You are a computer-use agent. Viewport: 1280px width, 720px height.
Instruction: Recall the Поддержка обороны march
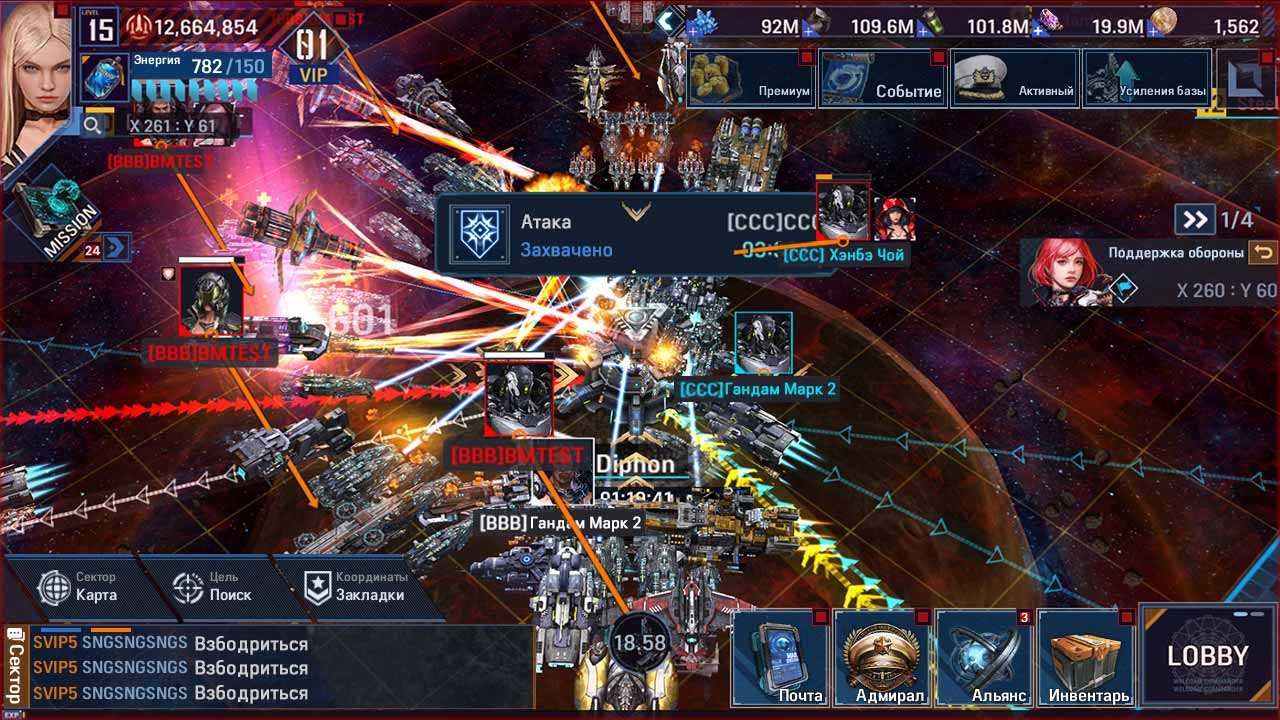(1262, 253)
